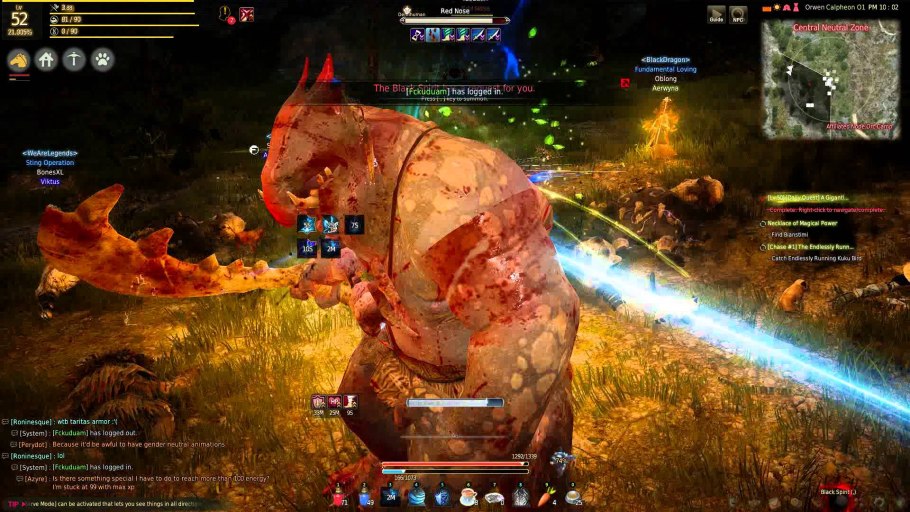
Task: Open the NPC finder button
Action: pyautogui.click(x=738, y=14)
